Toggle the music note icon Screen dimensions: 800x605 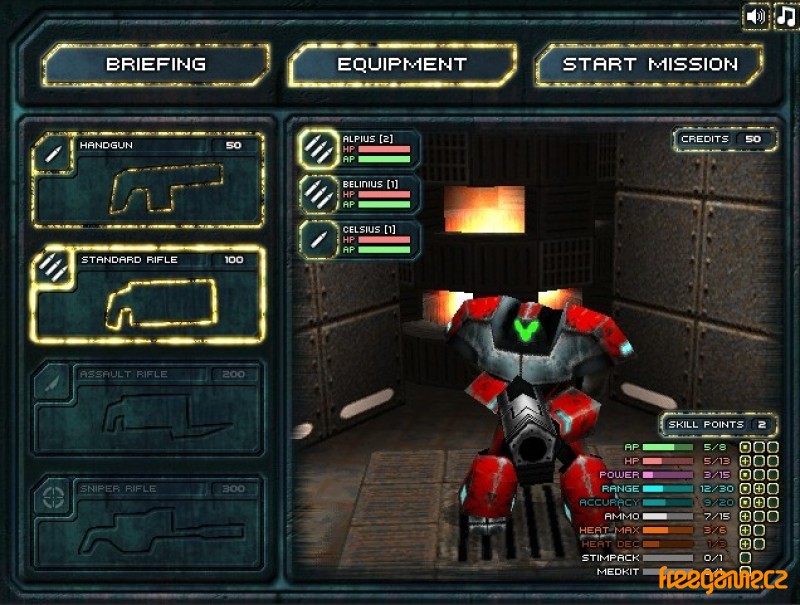[x=786, y=16]
